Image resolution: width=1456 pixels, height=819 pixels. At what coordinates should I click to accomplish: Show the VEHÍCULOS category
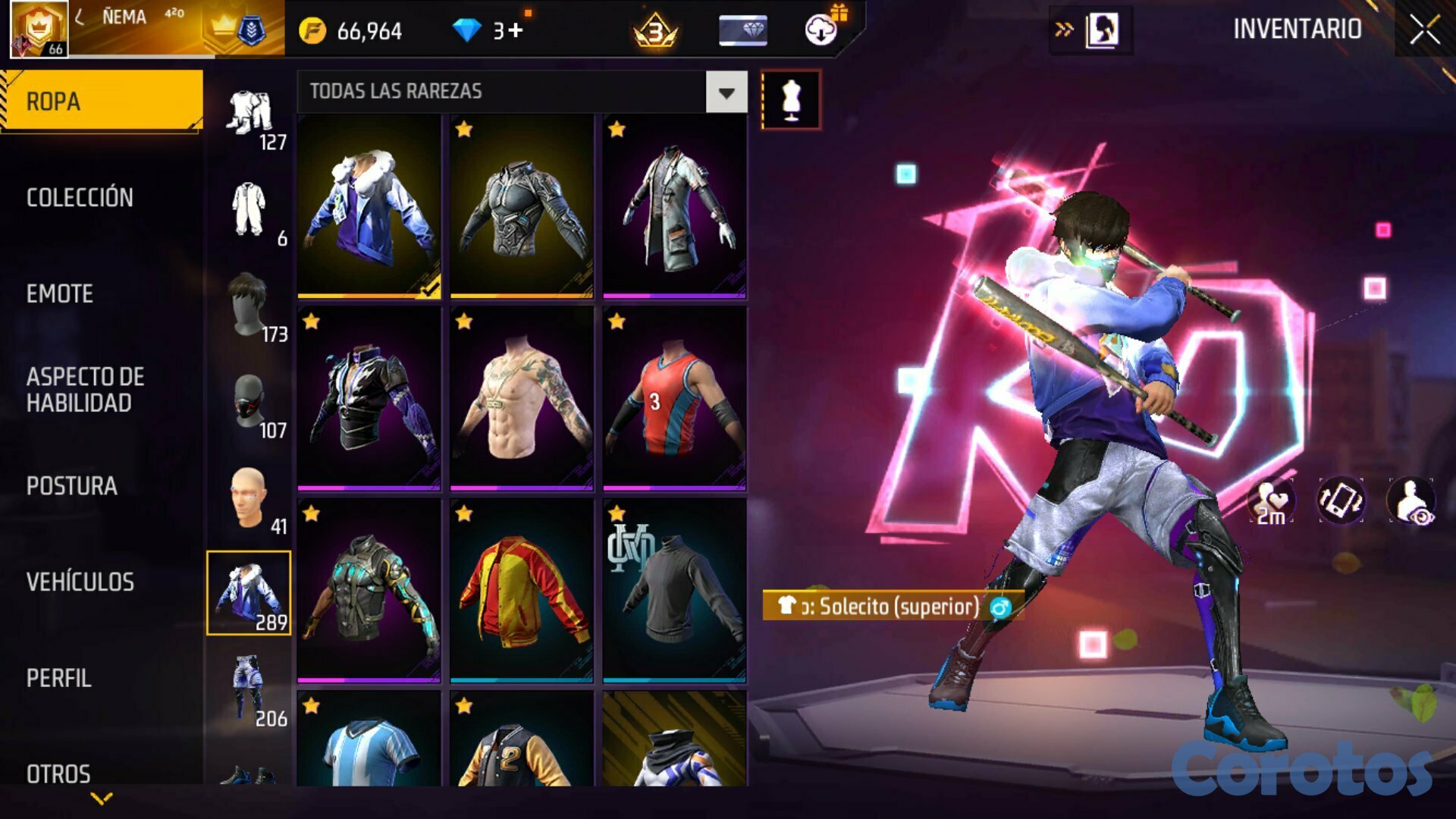pyautogui.click(x=80, y=582)
